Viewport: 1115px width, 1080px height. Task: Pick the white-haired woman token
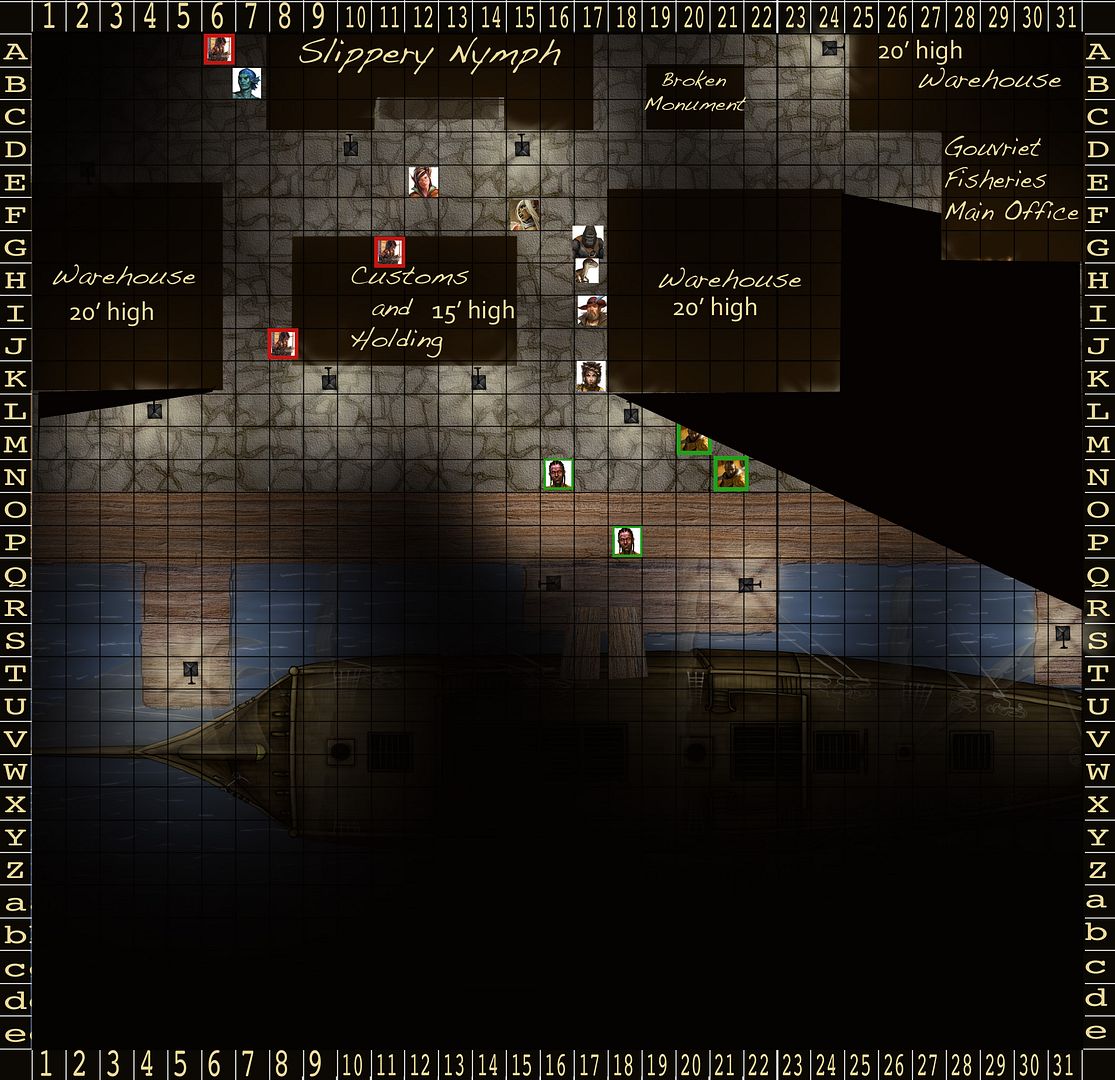[524, 213]
